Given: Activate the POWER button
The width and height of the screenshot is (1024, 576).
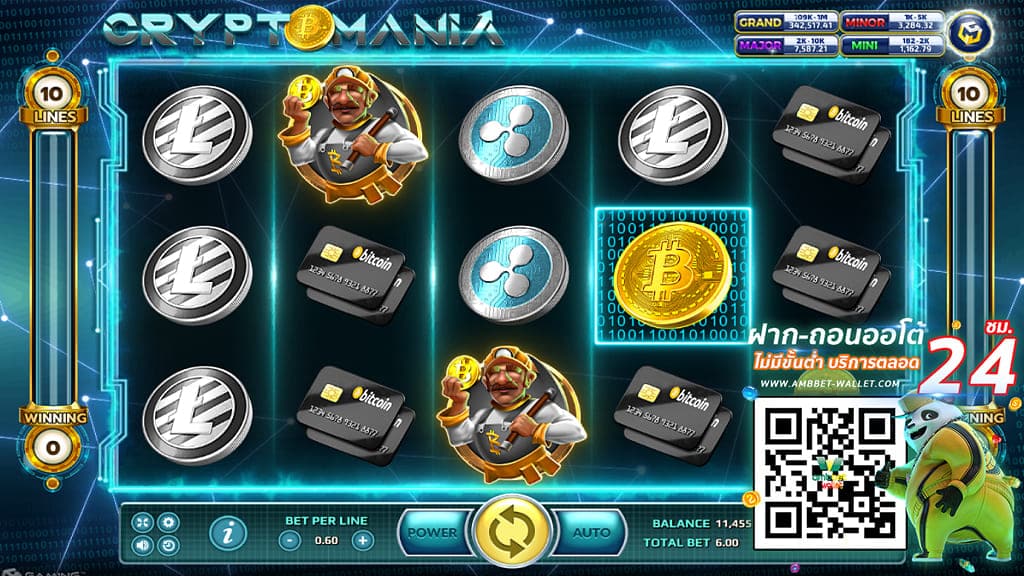Looking at the screenshot, I should tap(433, 532).
